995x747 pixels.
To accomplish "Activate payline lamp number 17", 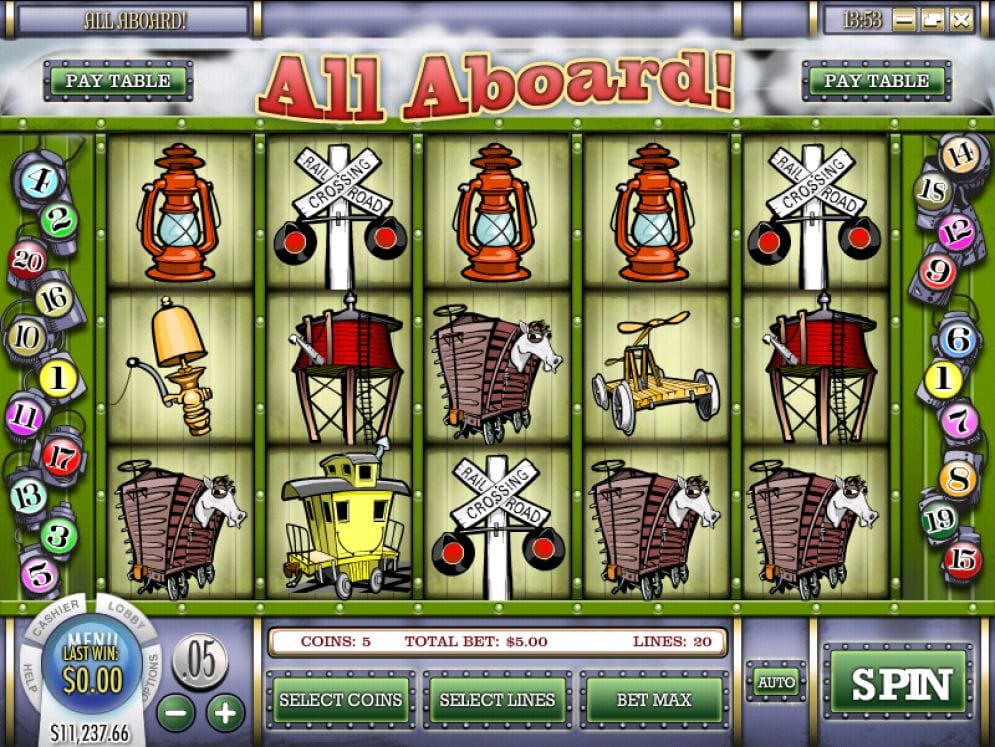I will (x=60, y=457).
